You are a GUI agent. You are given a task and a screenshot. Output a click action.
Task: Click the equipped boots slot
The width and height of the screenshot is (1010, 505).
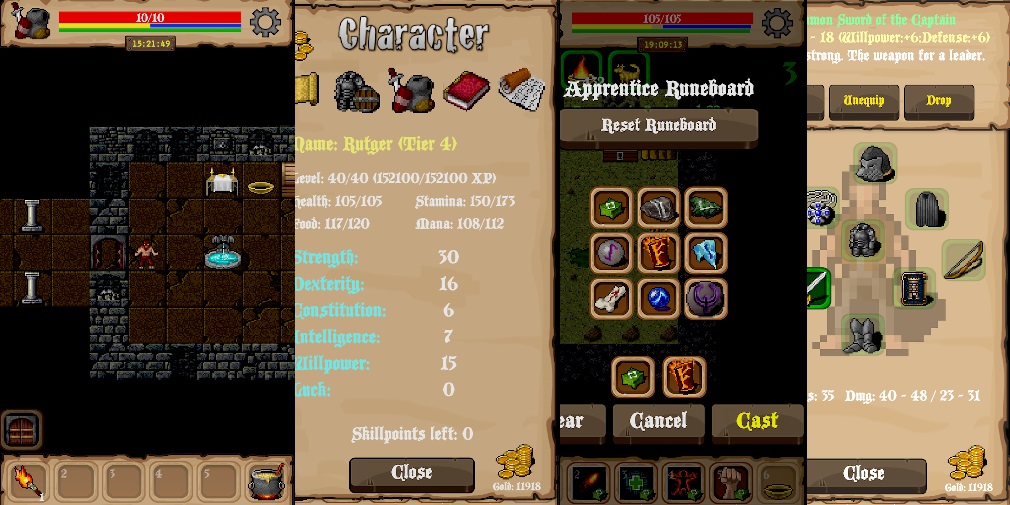click(x=862, y=335)
